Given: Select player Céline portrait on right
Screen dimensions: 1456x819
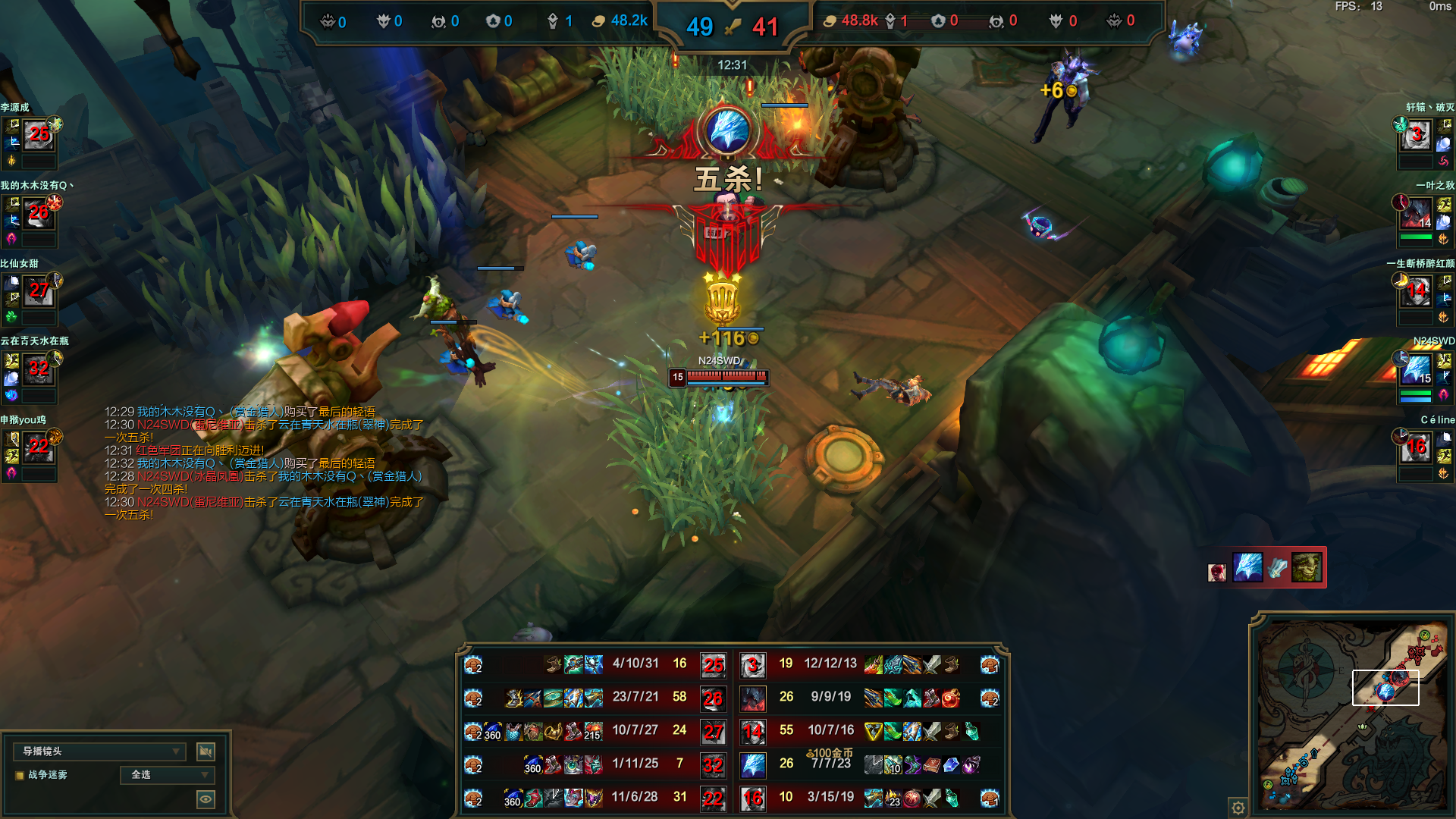Looking at the screenshot, I should click(1416, 448).
